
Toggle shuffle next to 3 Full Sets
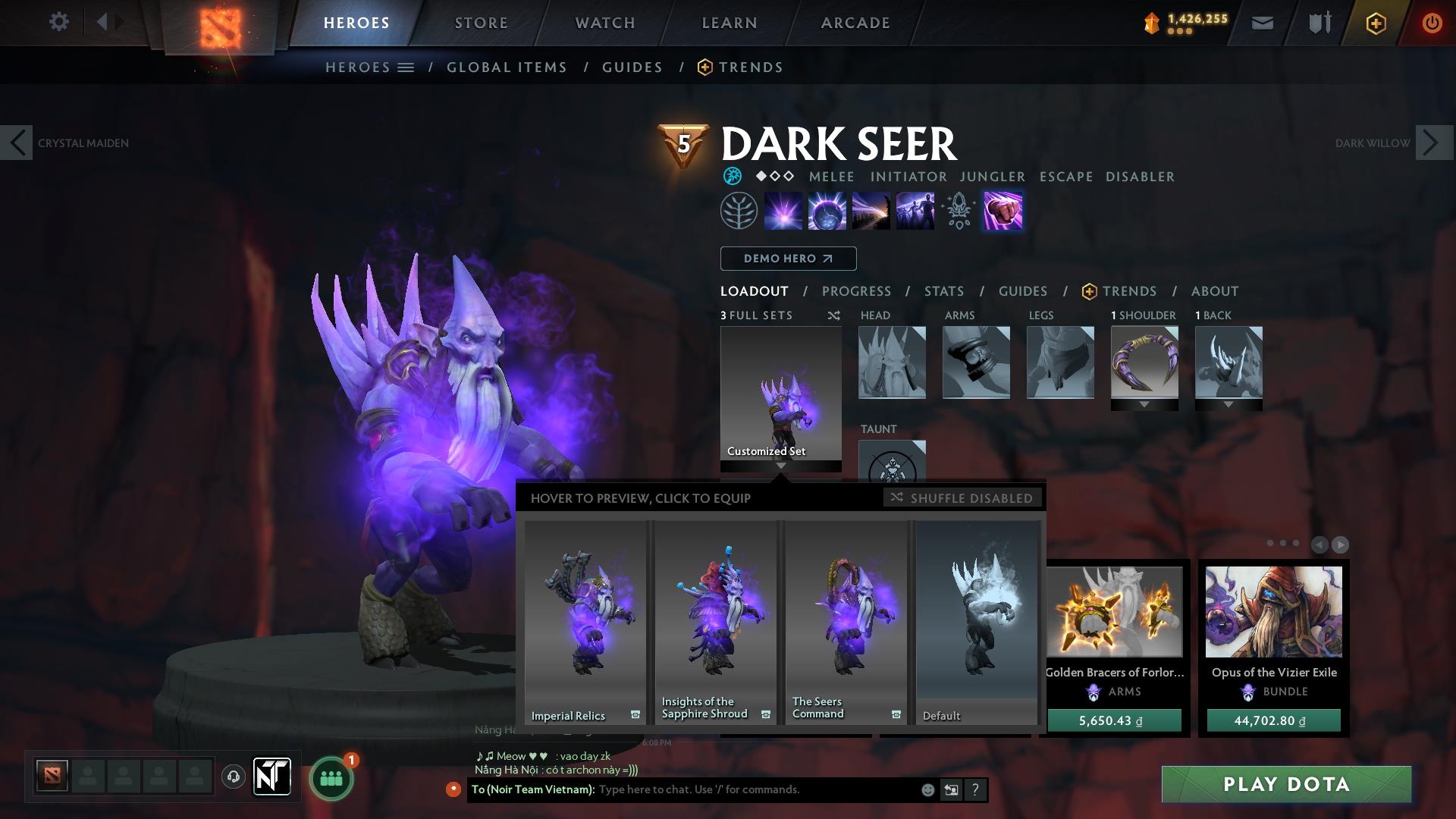834,315
